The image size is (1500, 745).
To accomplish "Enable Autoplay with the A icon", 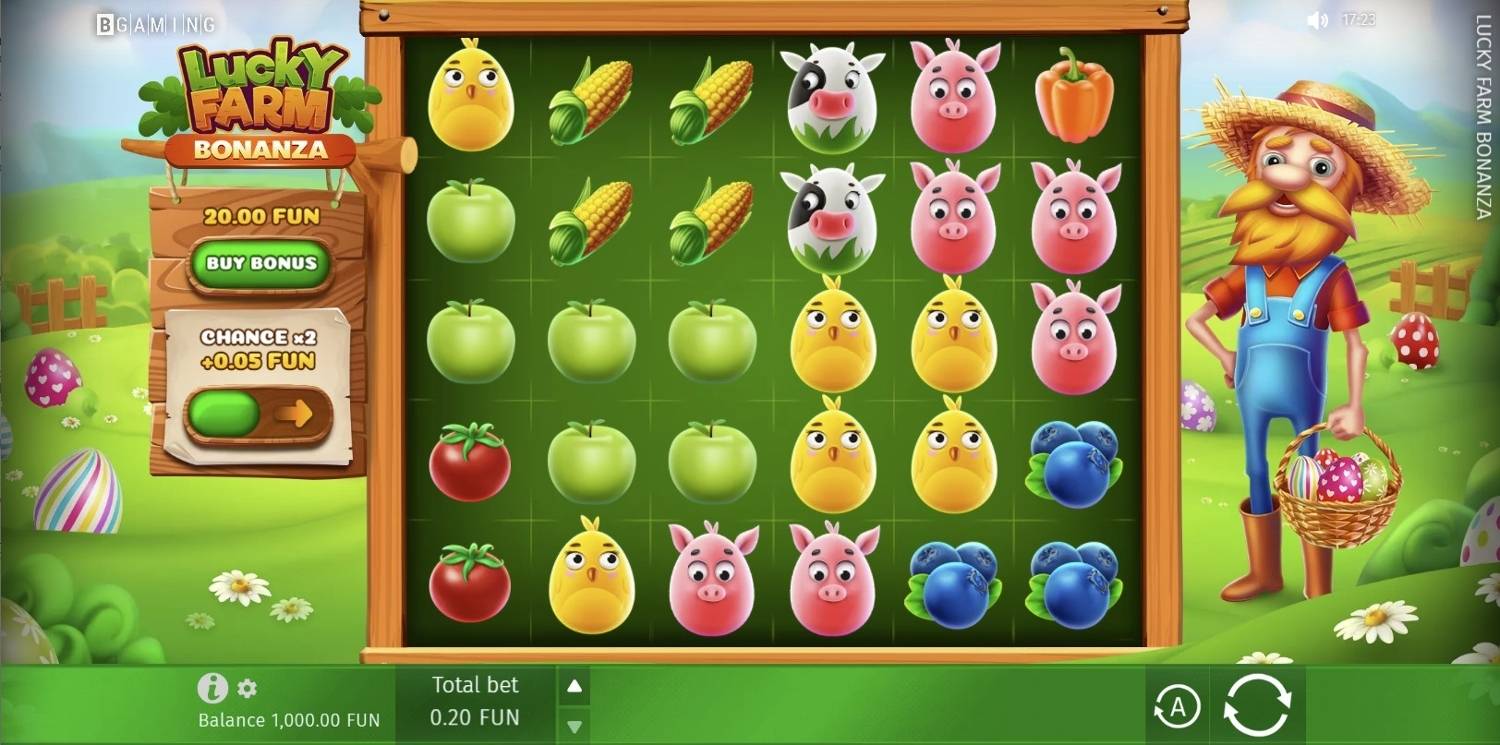I will tap(1178, 705).
